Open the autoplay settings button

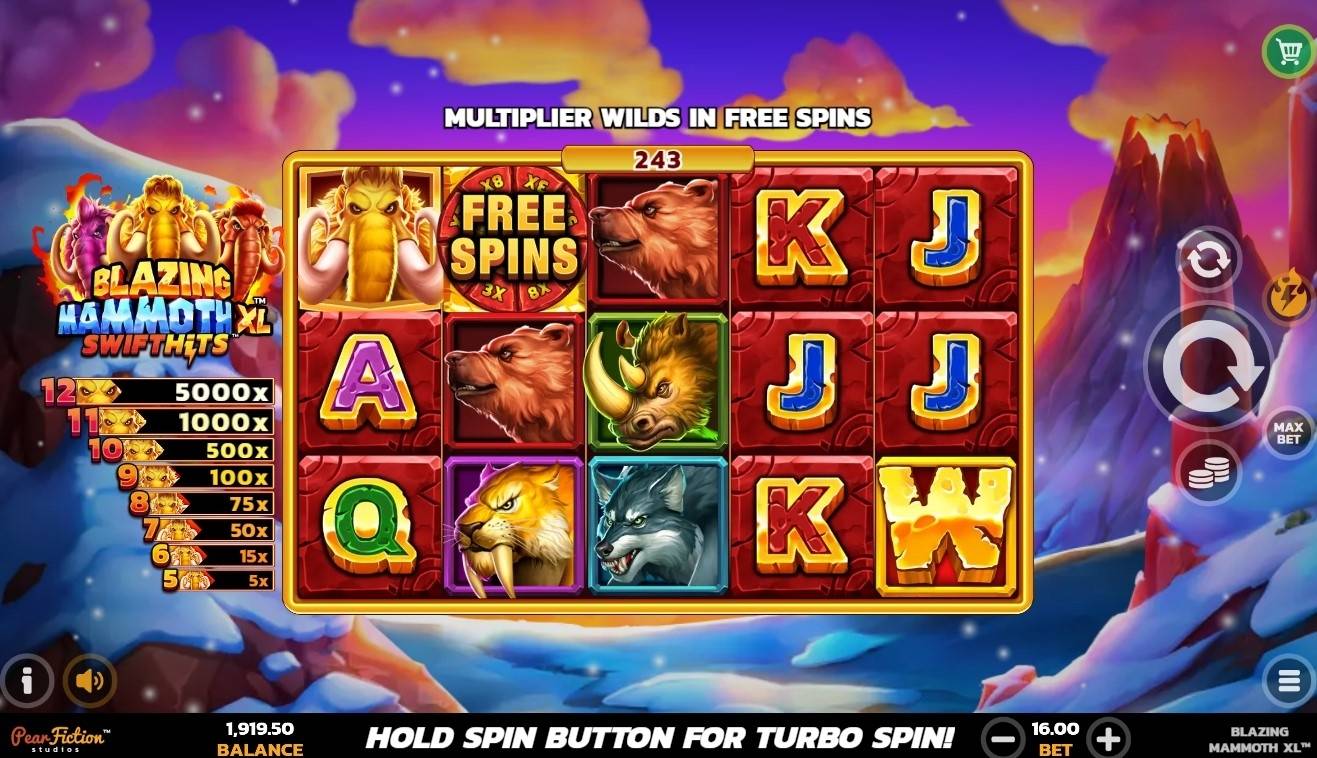[x=1208, y=260]
